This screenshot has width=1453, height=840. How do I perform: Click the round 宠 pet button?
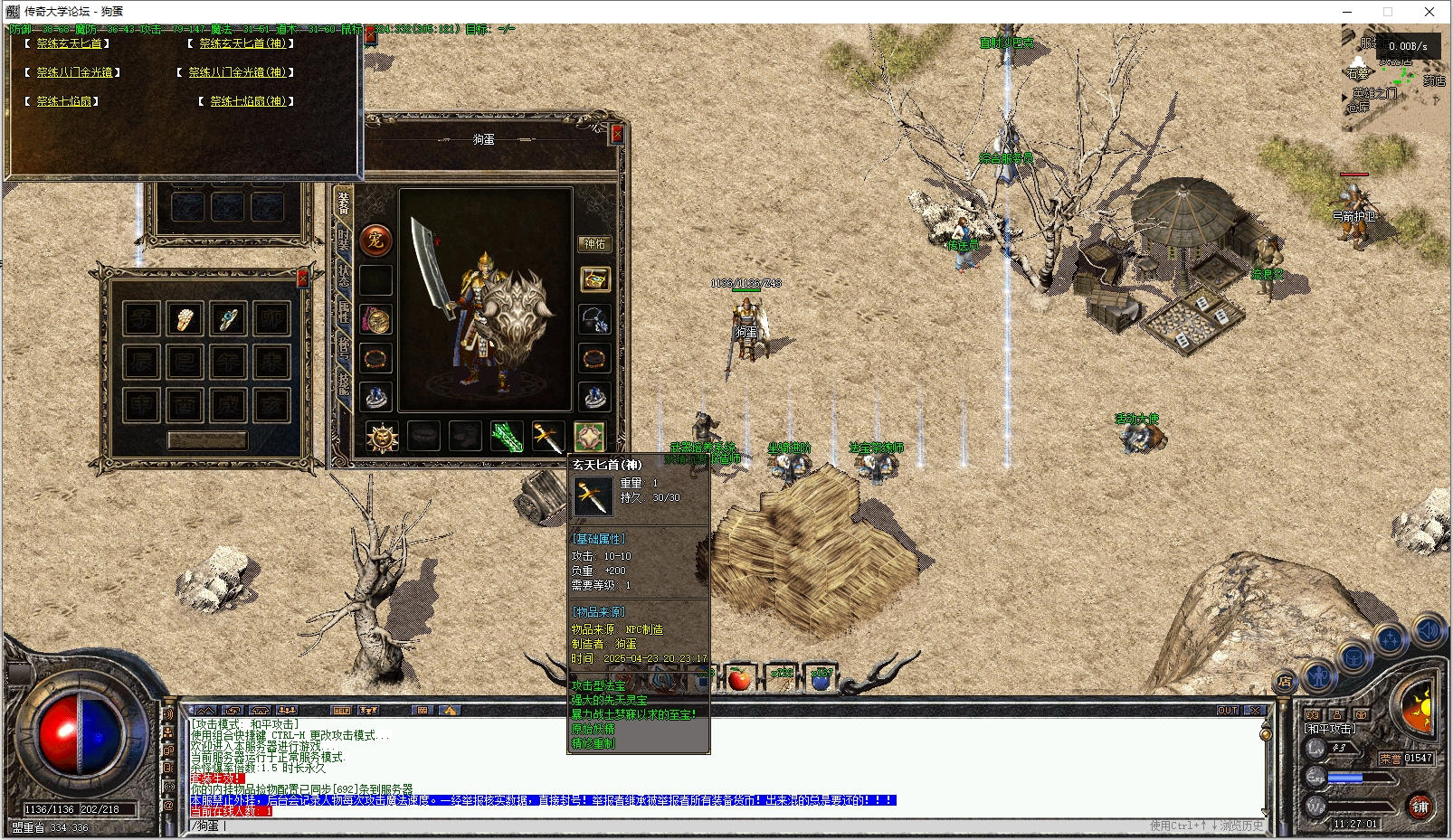tap(375, 240)
